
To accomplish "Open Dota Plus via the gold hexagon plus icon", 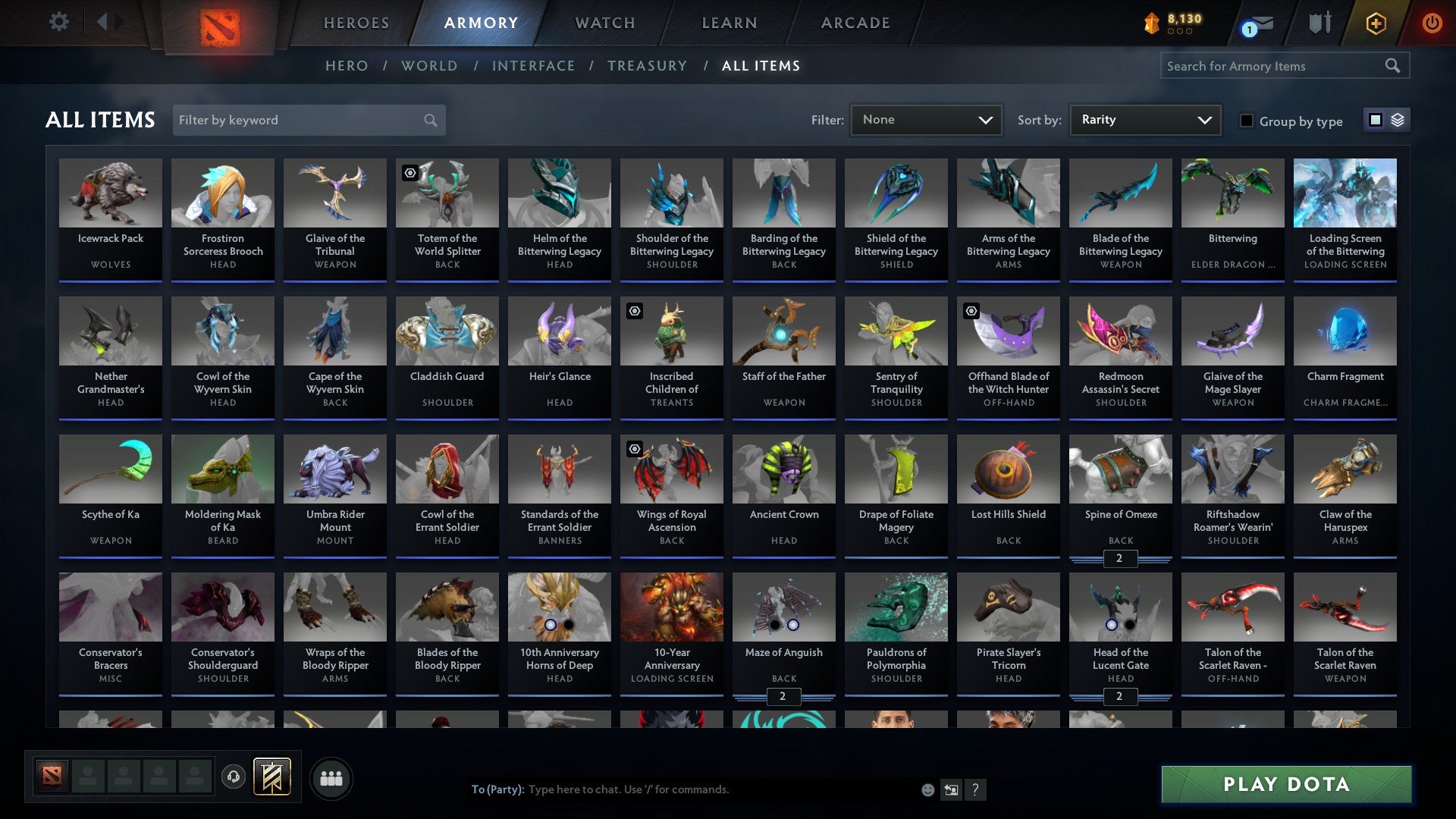I will (x=1375, y=23).
